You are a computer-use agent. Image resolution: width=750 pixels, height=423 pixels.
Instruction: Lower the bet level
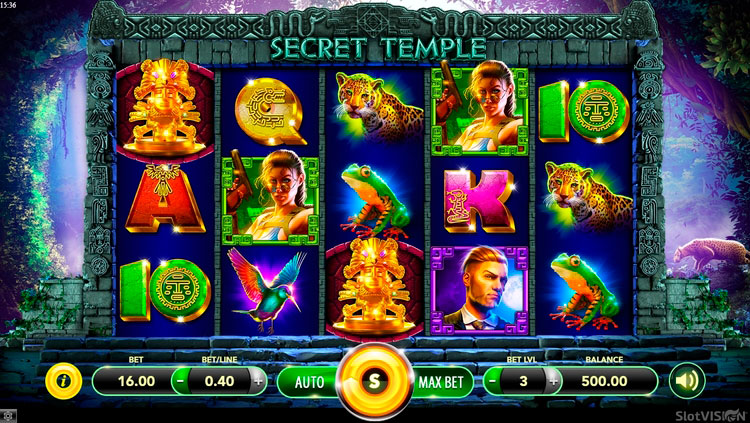point(493,381)
